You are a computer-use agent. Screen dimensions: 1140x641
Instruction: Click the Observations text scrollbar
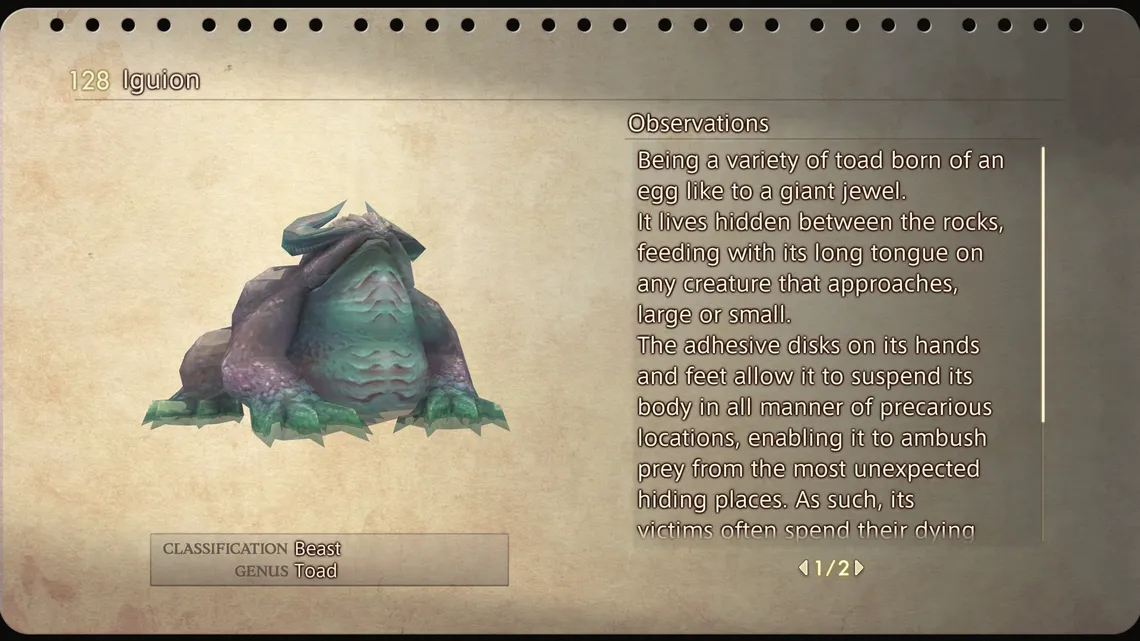[1043, 285]
